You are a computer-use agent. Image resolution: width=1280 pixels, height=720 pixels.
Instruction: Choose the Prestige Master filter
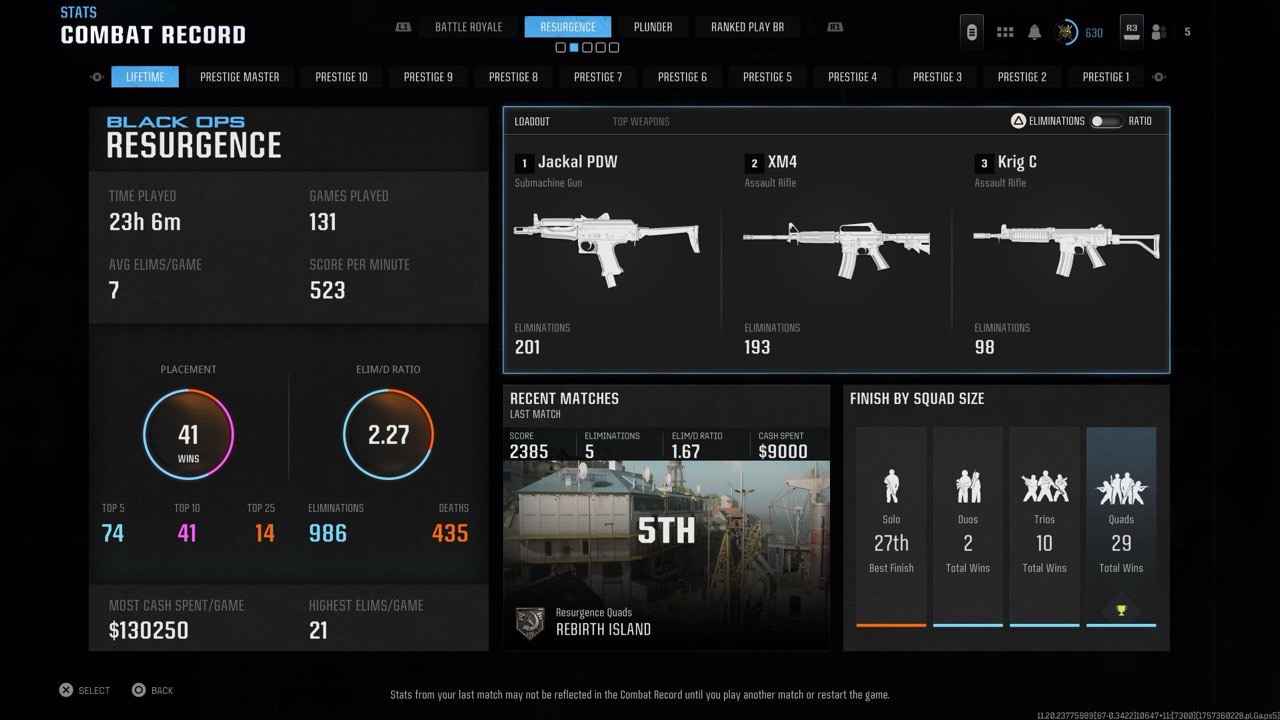[x=239, y=77]
